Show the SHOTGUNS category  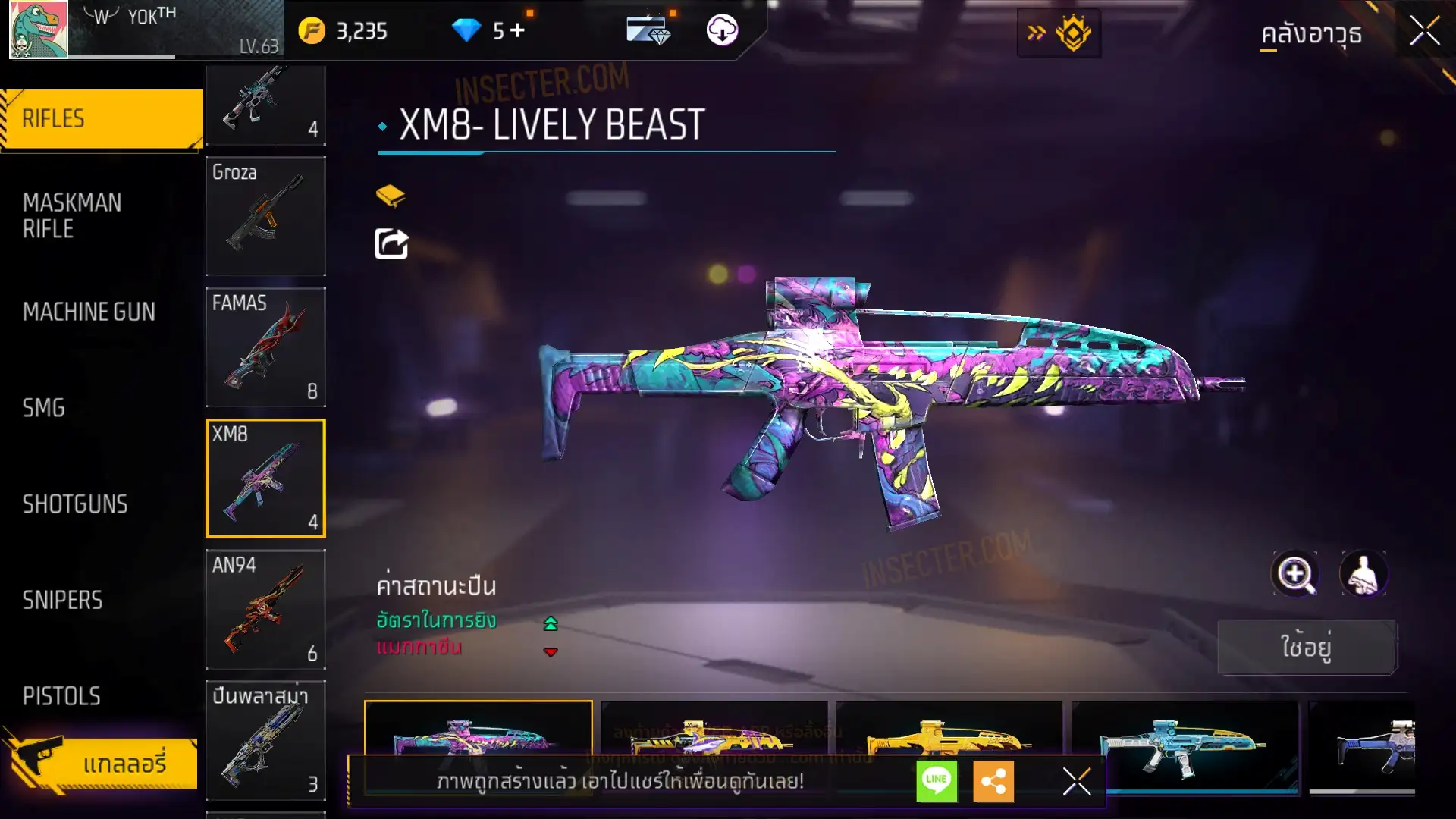click(75, 504)
